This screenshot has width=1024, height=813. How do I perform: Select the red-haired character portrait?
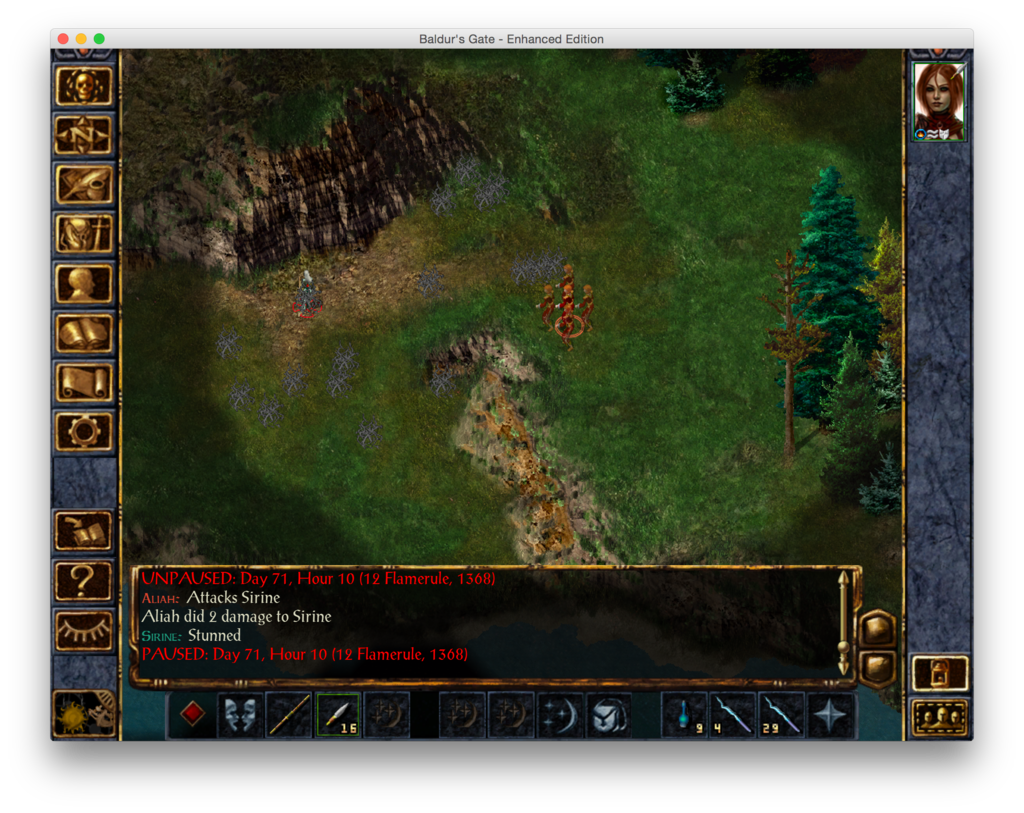(939, 101)
